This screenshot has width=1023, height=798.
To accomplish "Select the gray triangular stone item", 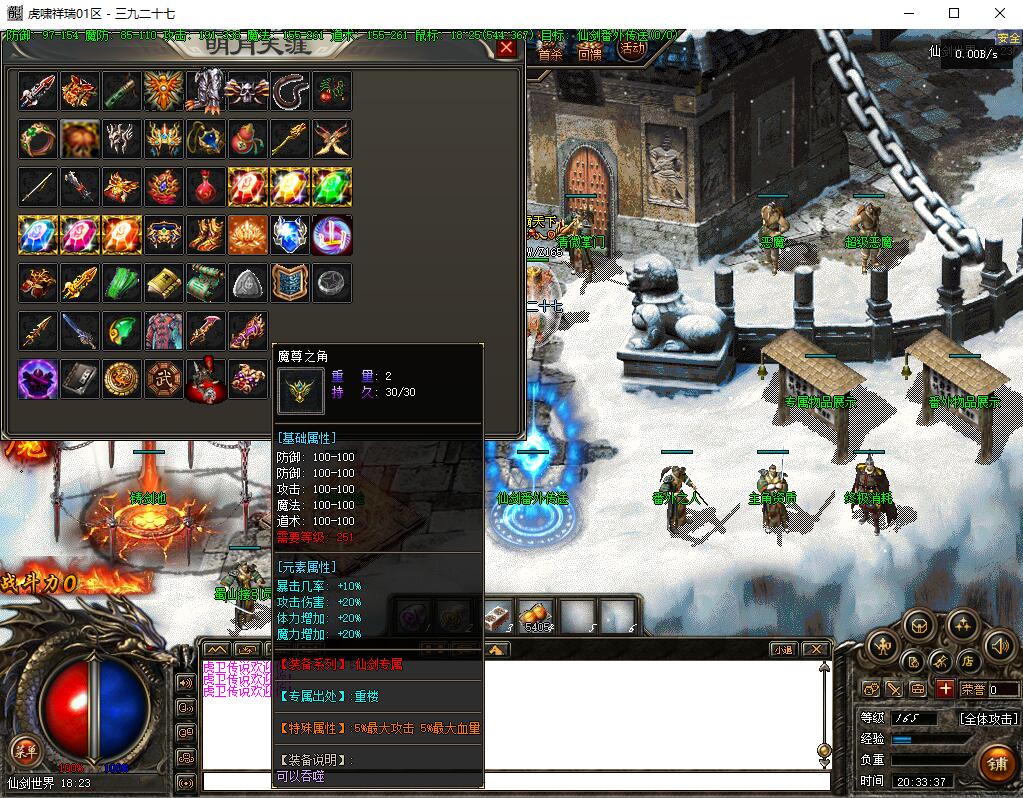I will [248, 283].
